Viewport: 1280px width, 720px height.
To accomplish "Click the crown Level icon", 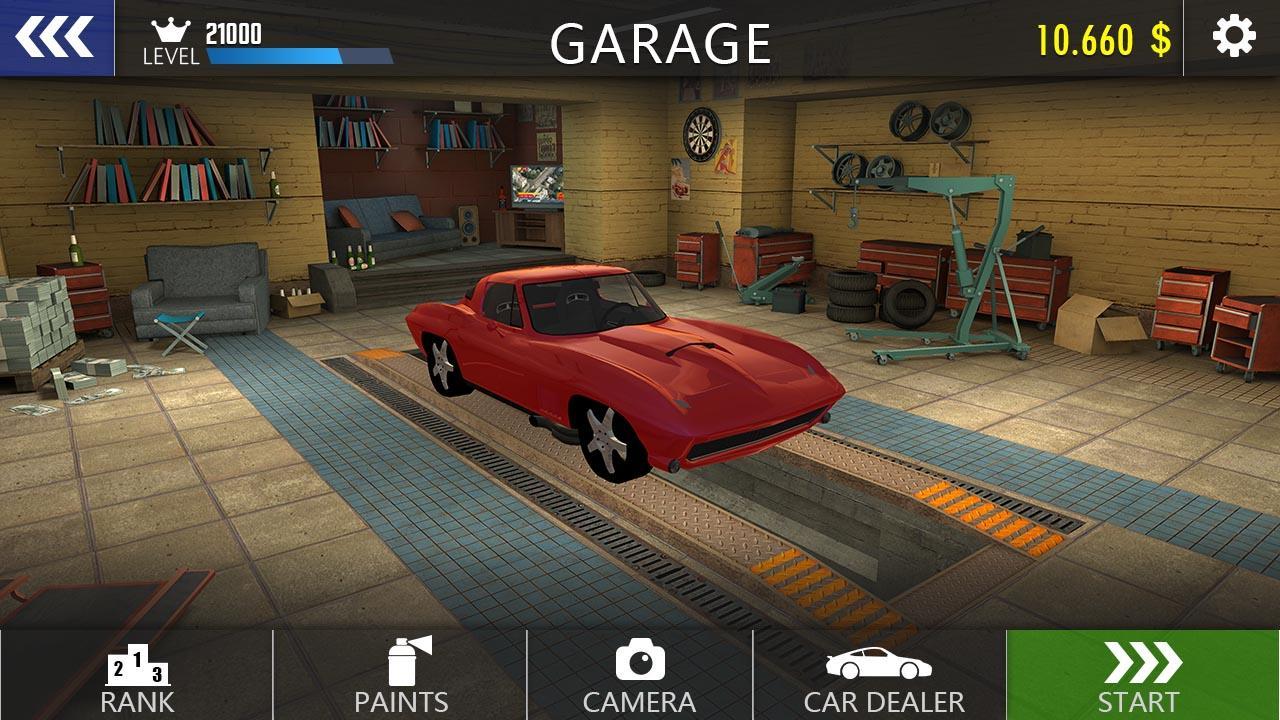I will (x=172, y=29).
